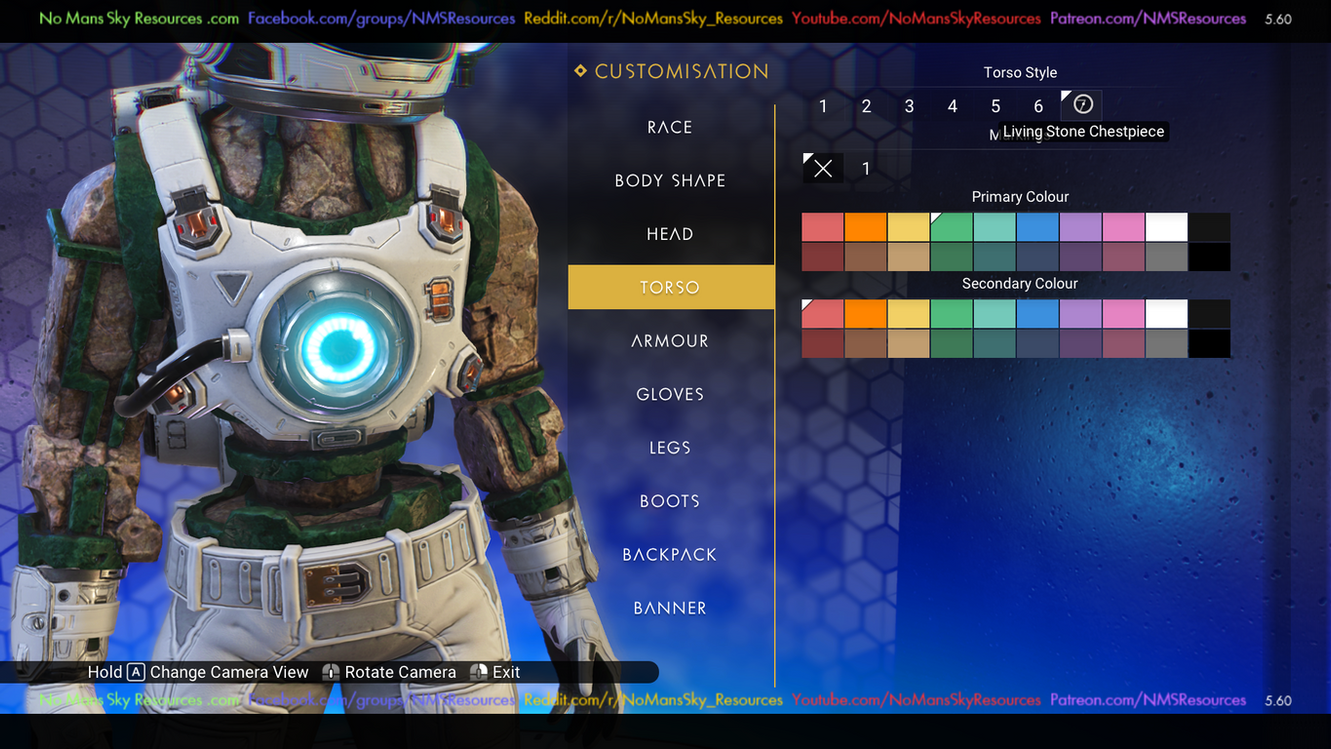Select Boots from the customisation list
Image resolution: width=1331 pixels, height=749 pixels.
coord(670,501)
